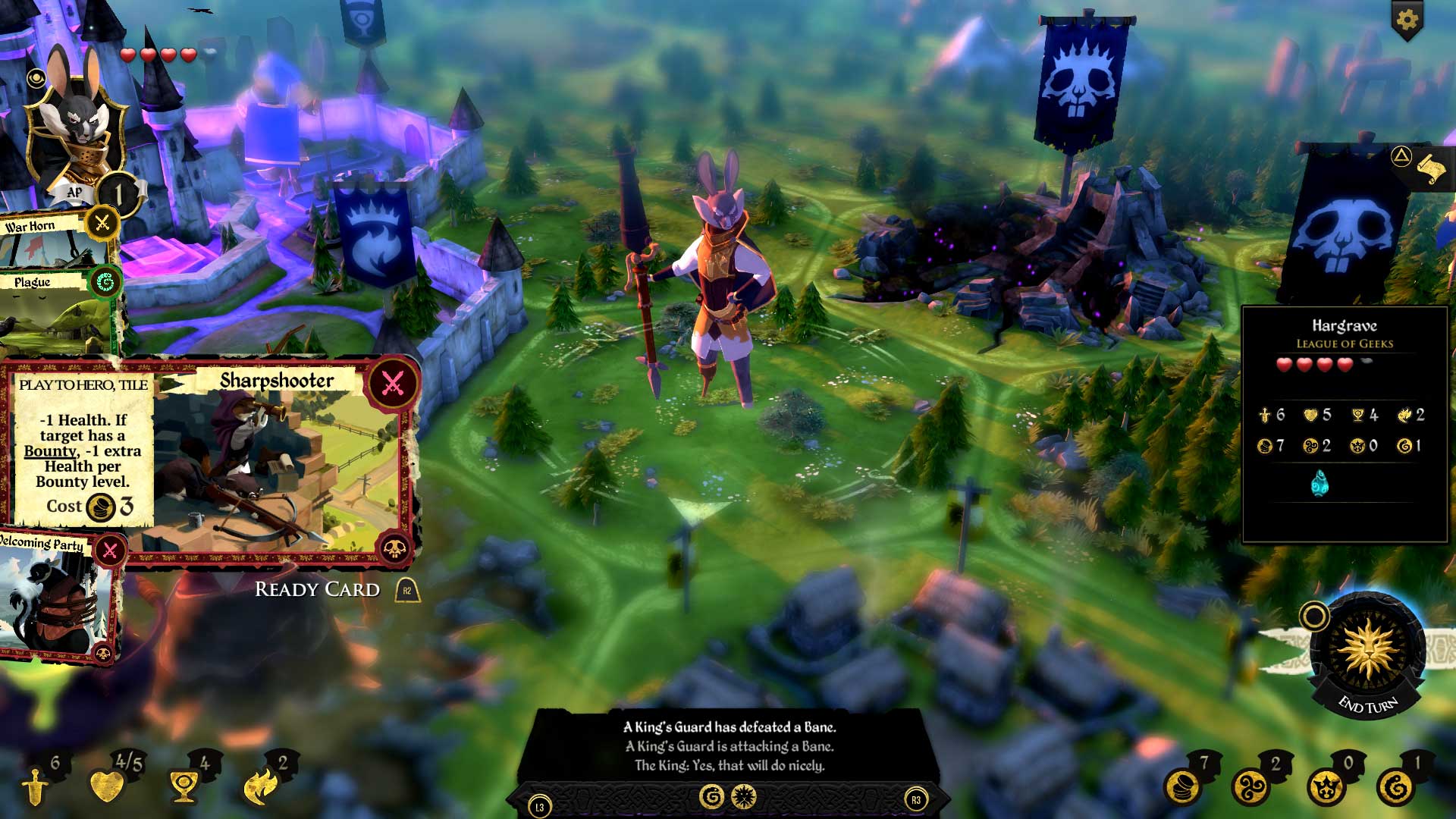Screen dimensions: 1456x819
Task: Click Ready Card for Sharpshooter
Action: (x=316, y=589)
